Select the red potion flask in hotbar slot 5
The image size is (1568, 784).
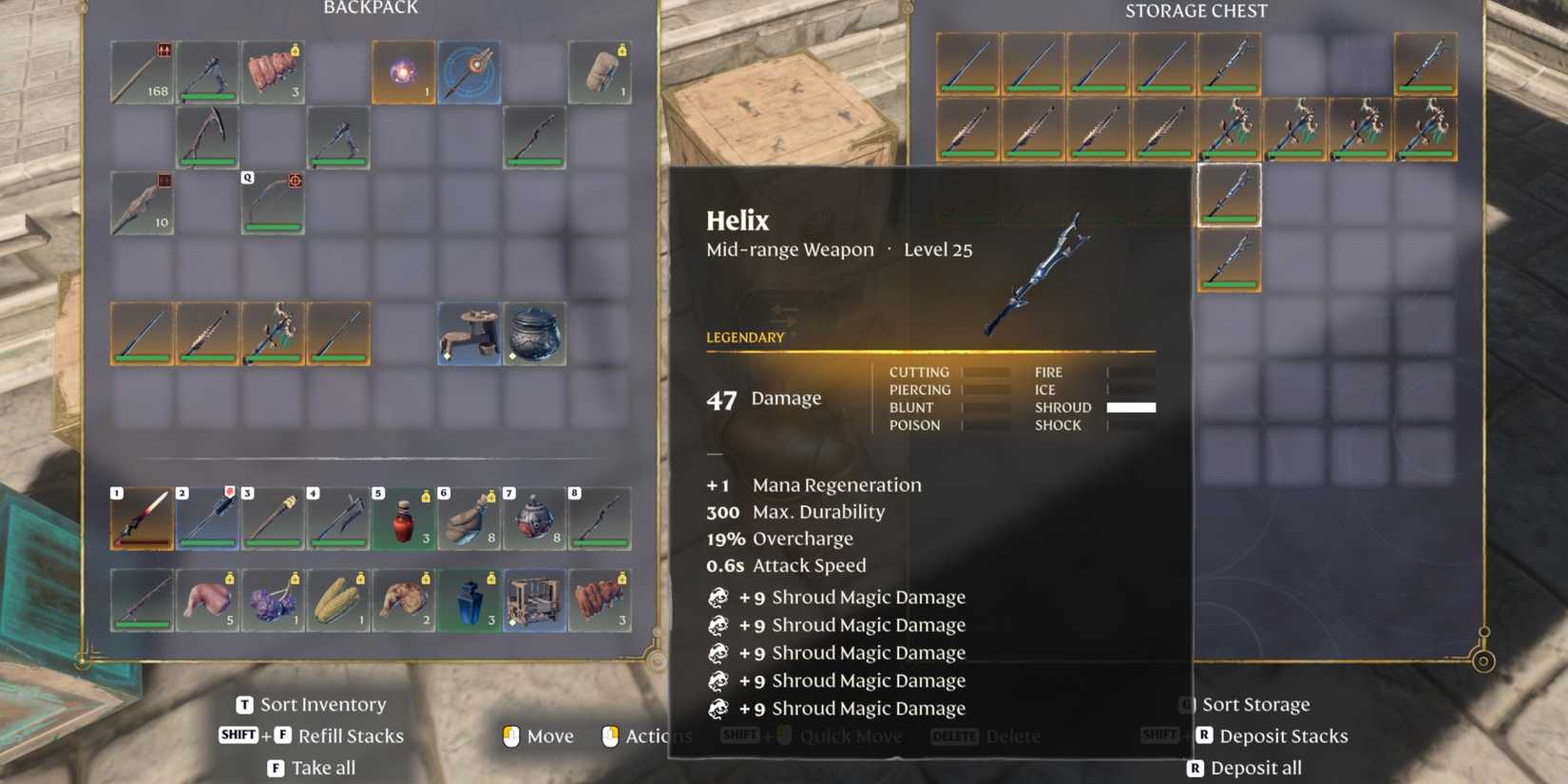click(x=404, y=518)
